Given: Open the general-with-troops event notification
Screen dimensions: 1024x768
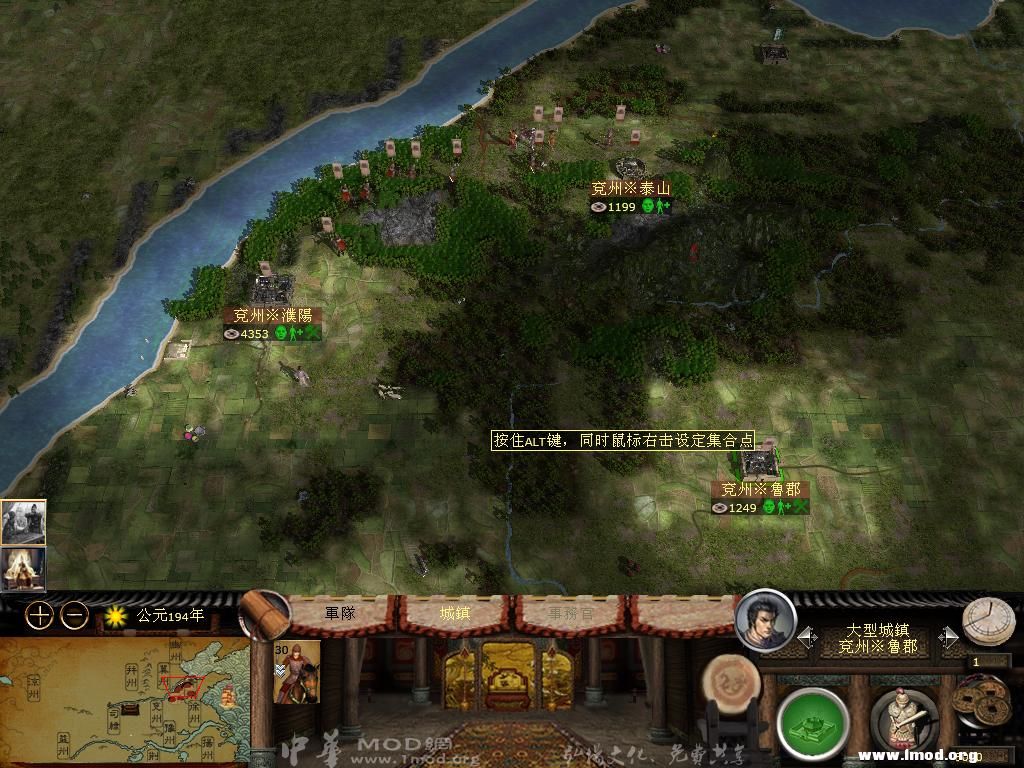Looking at the screenshot, I should 22,521.
